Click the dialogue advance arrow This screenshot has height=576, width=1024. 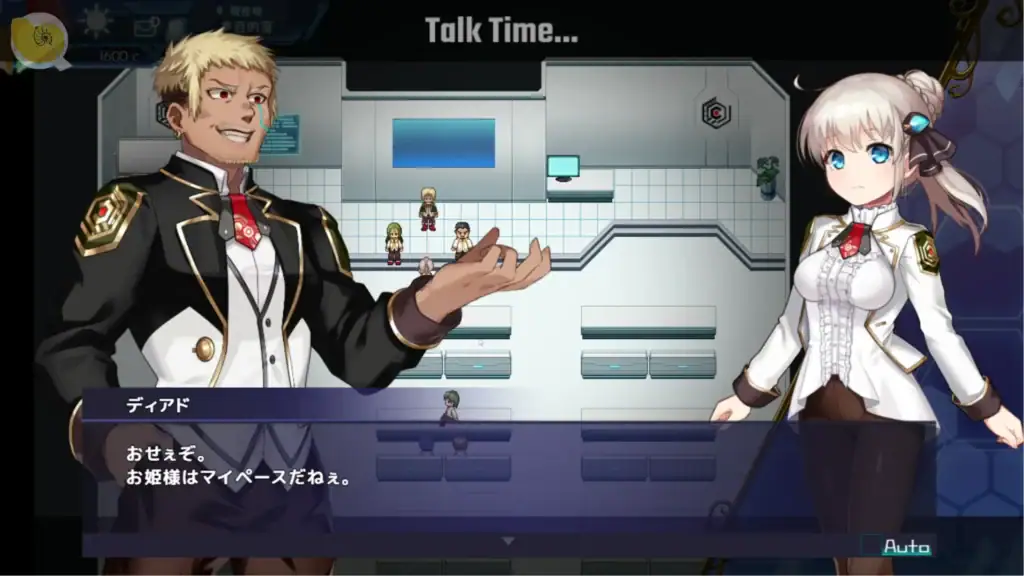coord(508,541)
